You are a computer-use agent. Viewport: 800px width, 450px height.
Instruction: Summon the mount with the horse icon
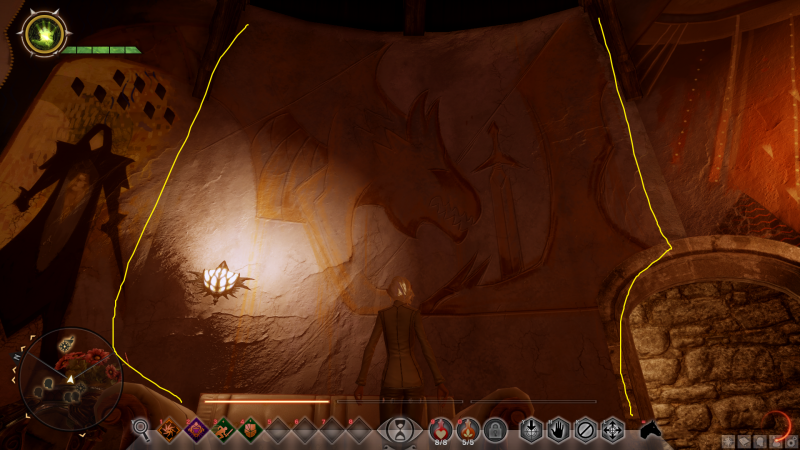point(651,430)
